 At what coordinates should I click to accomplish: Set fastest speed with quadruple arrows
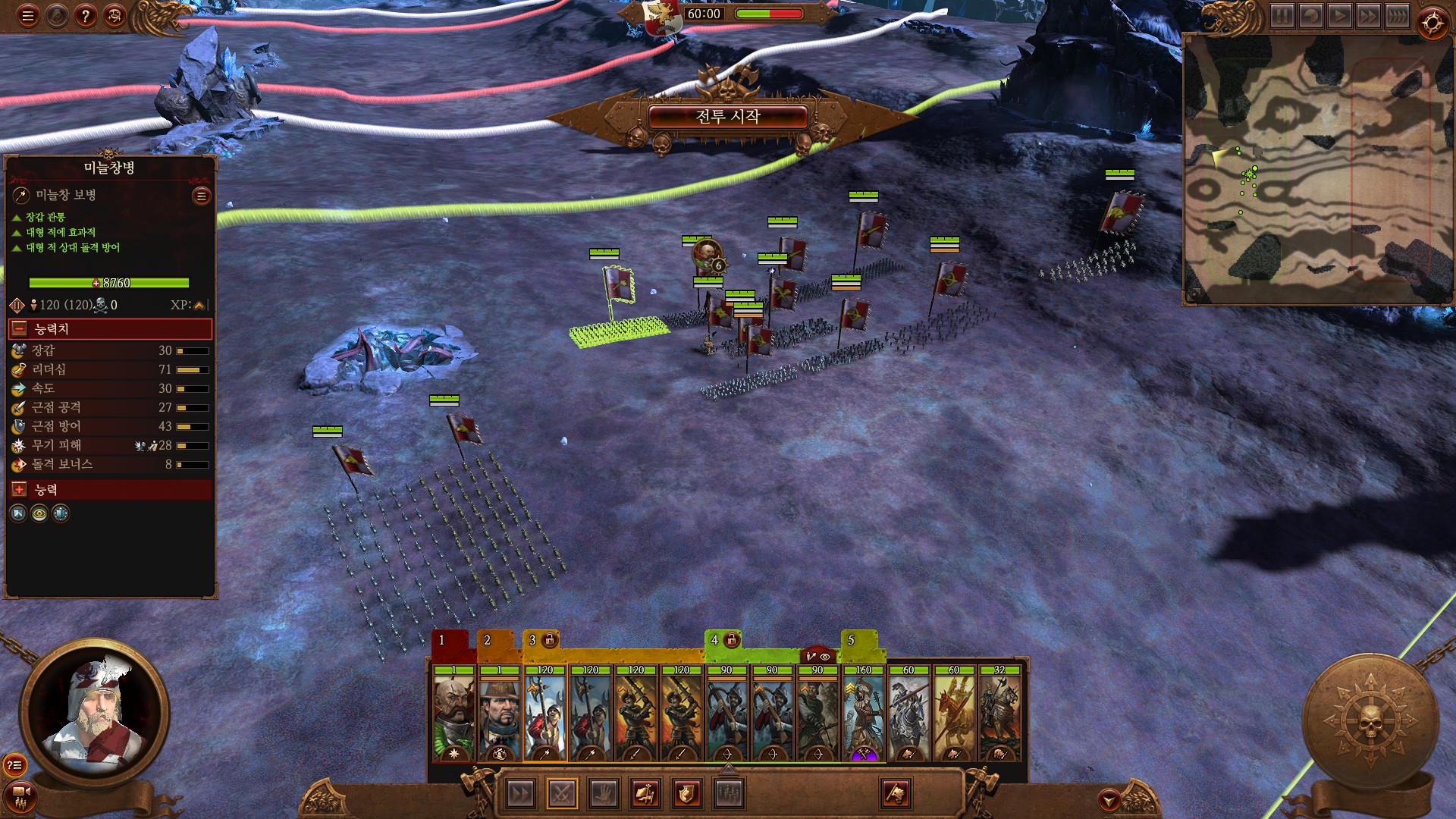(1397, 16)
